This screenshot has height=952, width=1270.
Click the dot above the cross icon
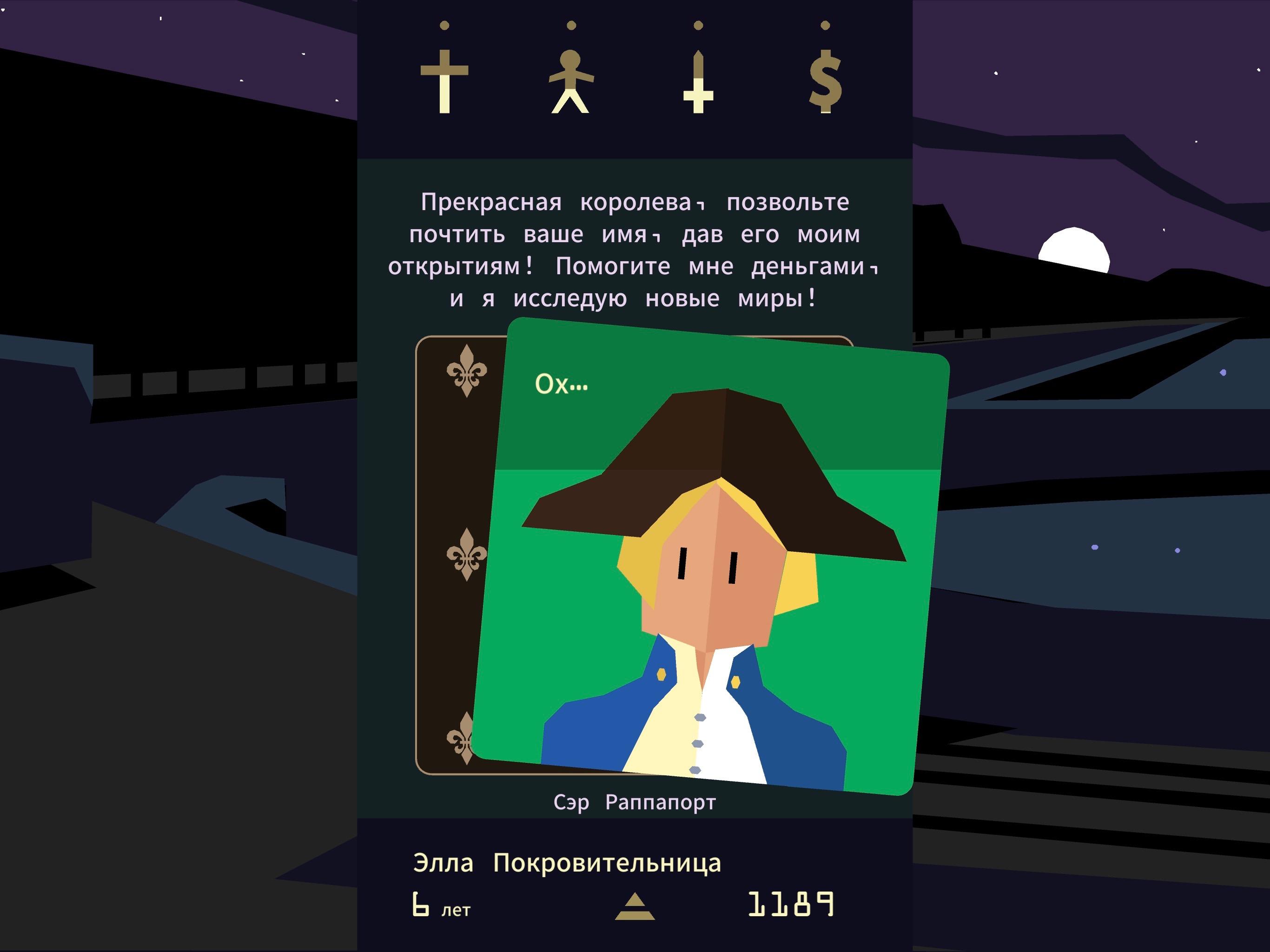point(444,25)
